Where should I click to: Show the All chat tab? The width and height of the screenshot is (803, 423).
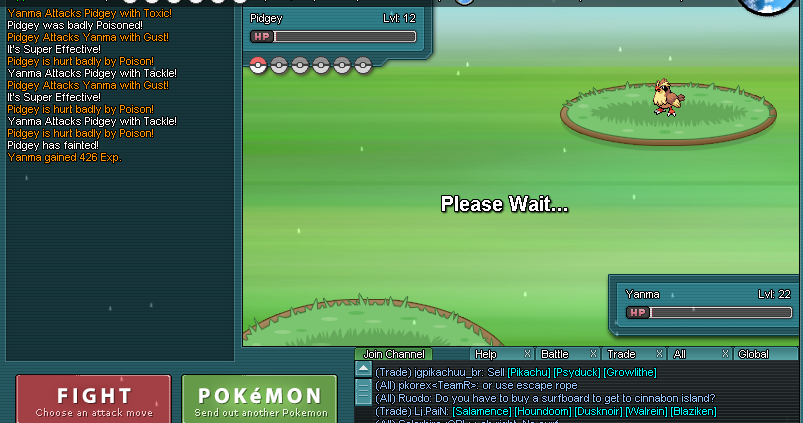point(680,354)
